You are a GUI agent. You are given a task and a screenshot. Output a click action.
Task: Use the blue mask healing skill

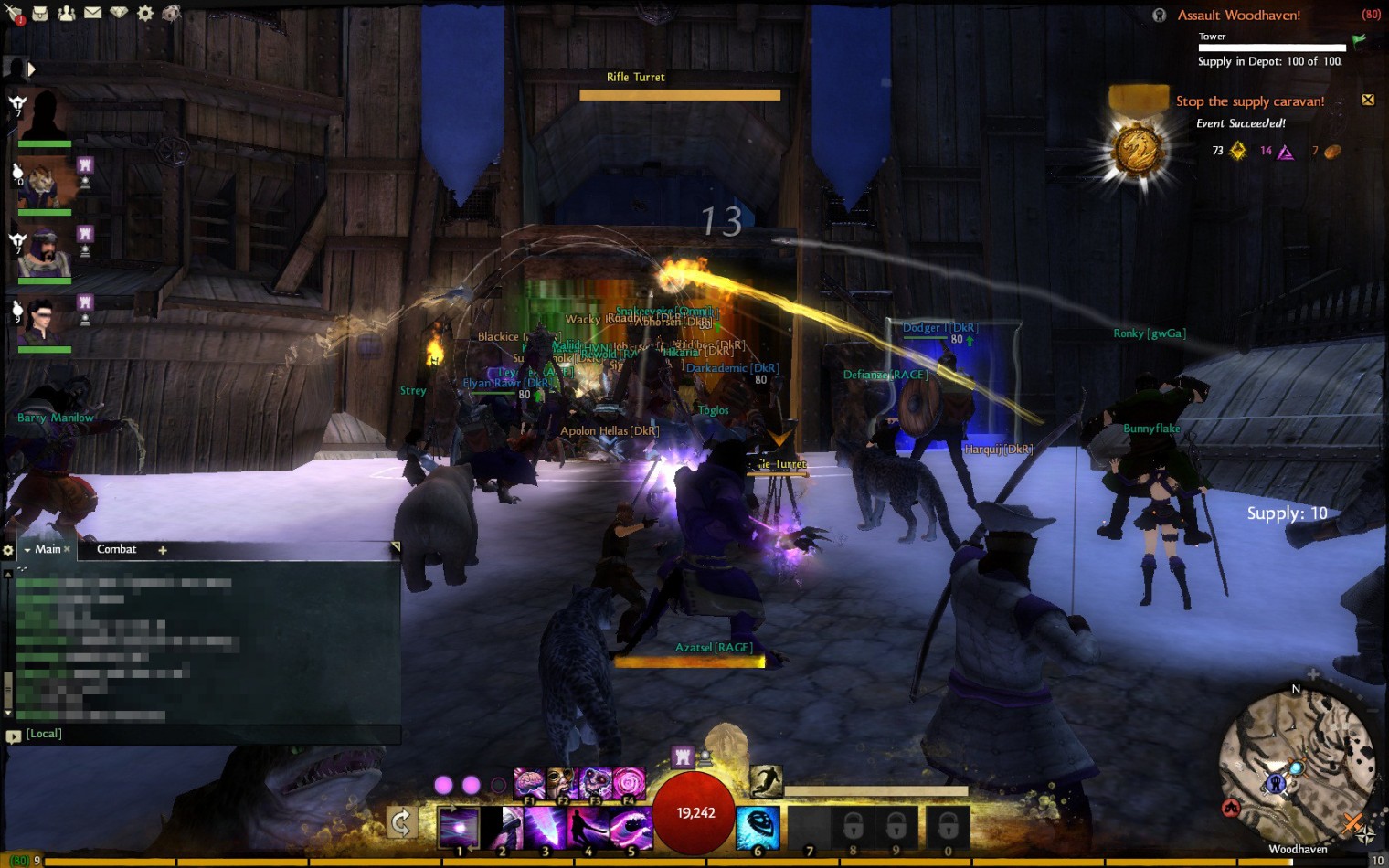pyautogui.click(x=758, y=826)
